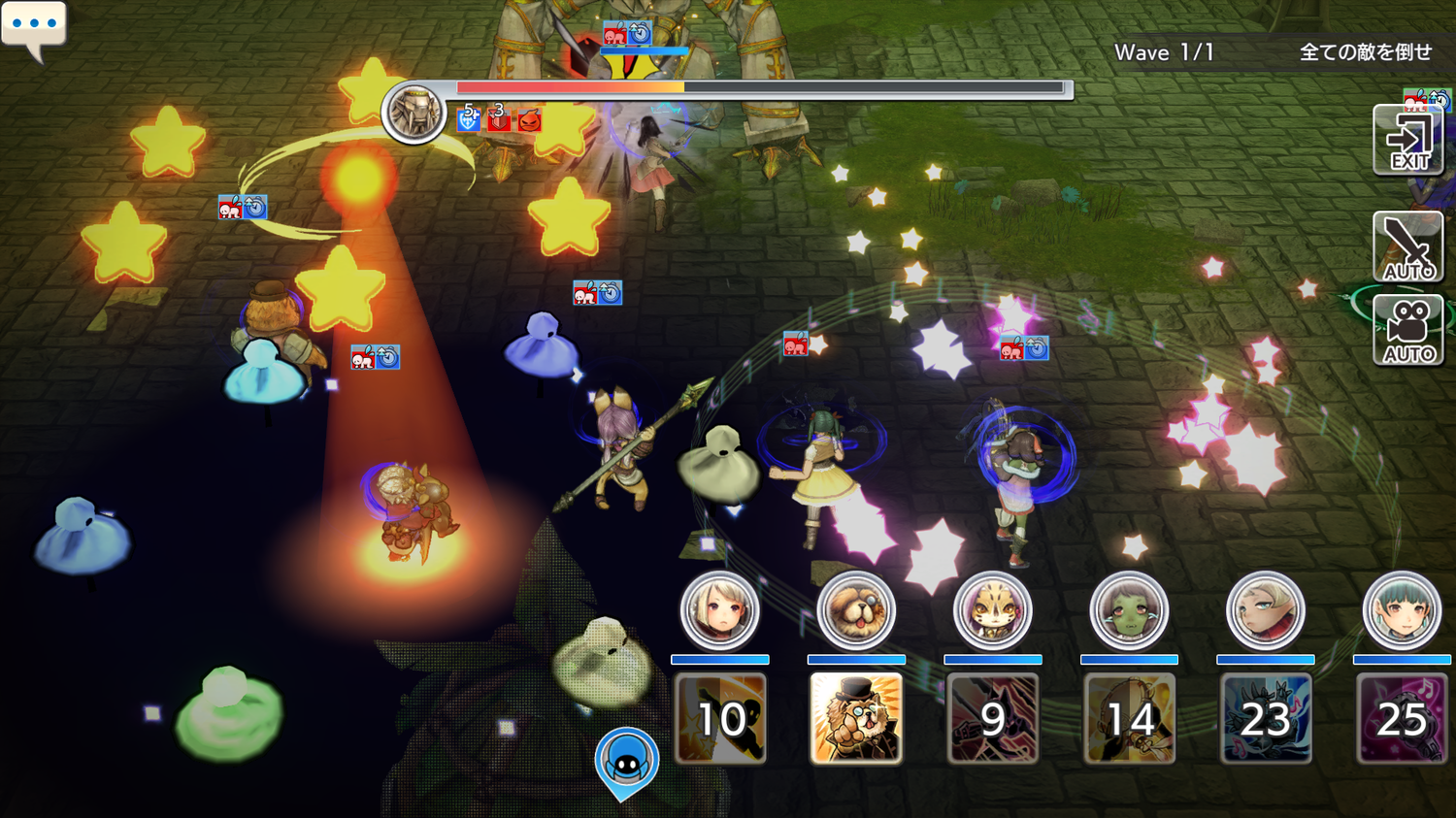This screenshot has height=818, width=1456.
Task: Choose the tiger cat character portrait
Action: tap(992, 610)
